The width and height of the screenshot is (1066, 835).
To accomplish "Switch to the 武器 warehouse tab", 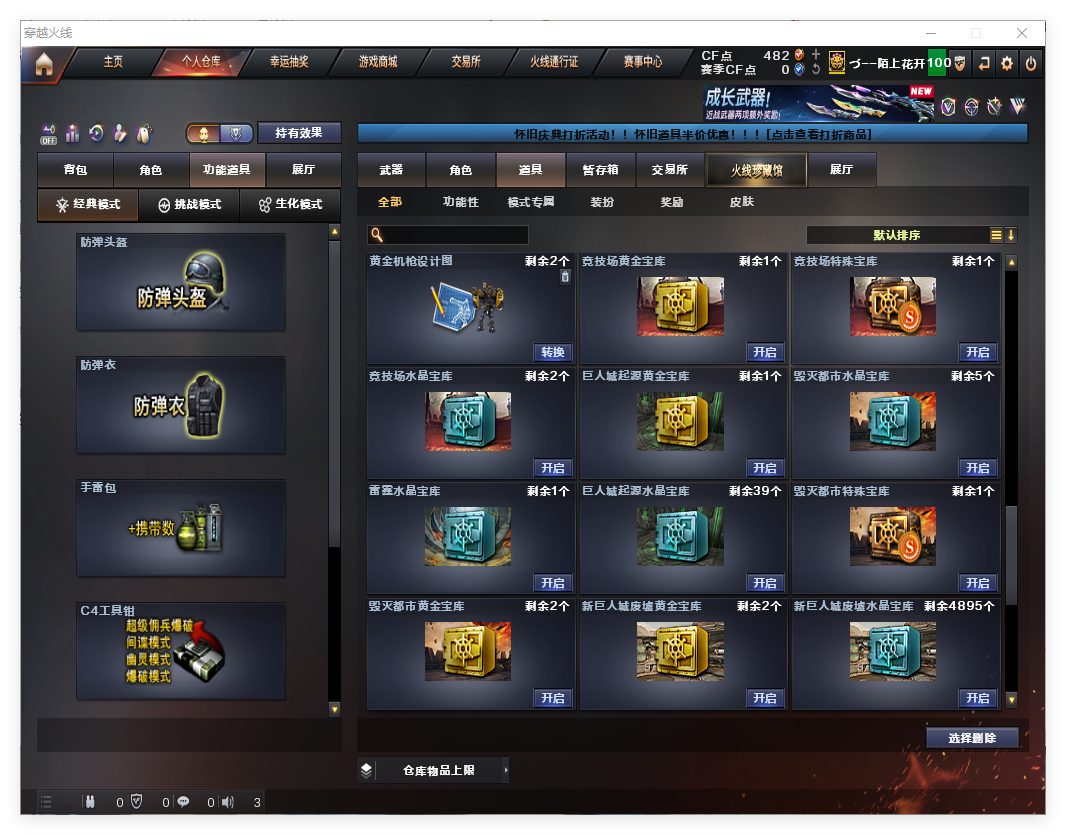I will coord(391,170).
